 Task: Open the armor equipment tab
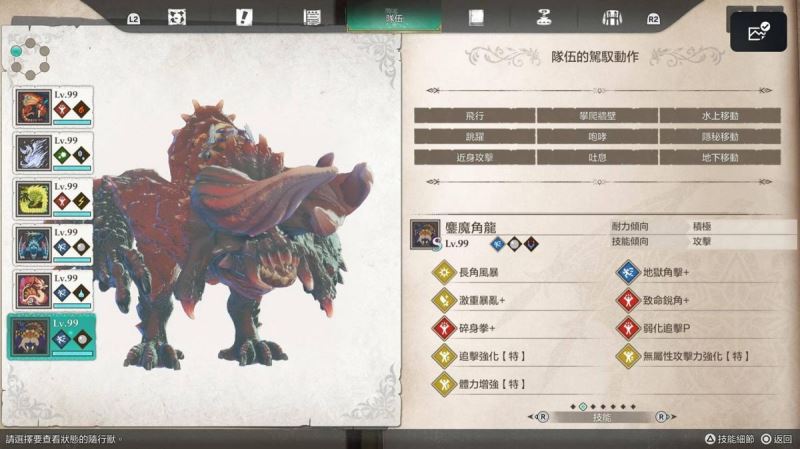click(612, 17)
